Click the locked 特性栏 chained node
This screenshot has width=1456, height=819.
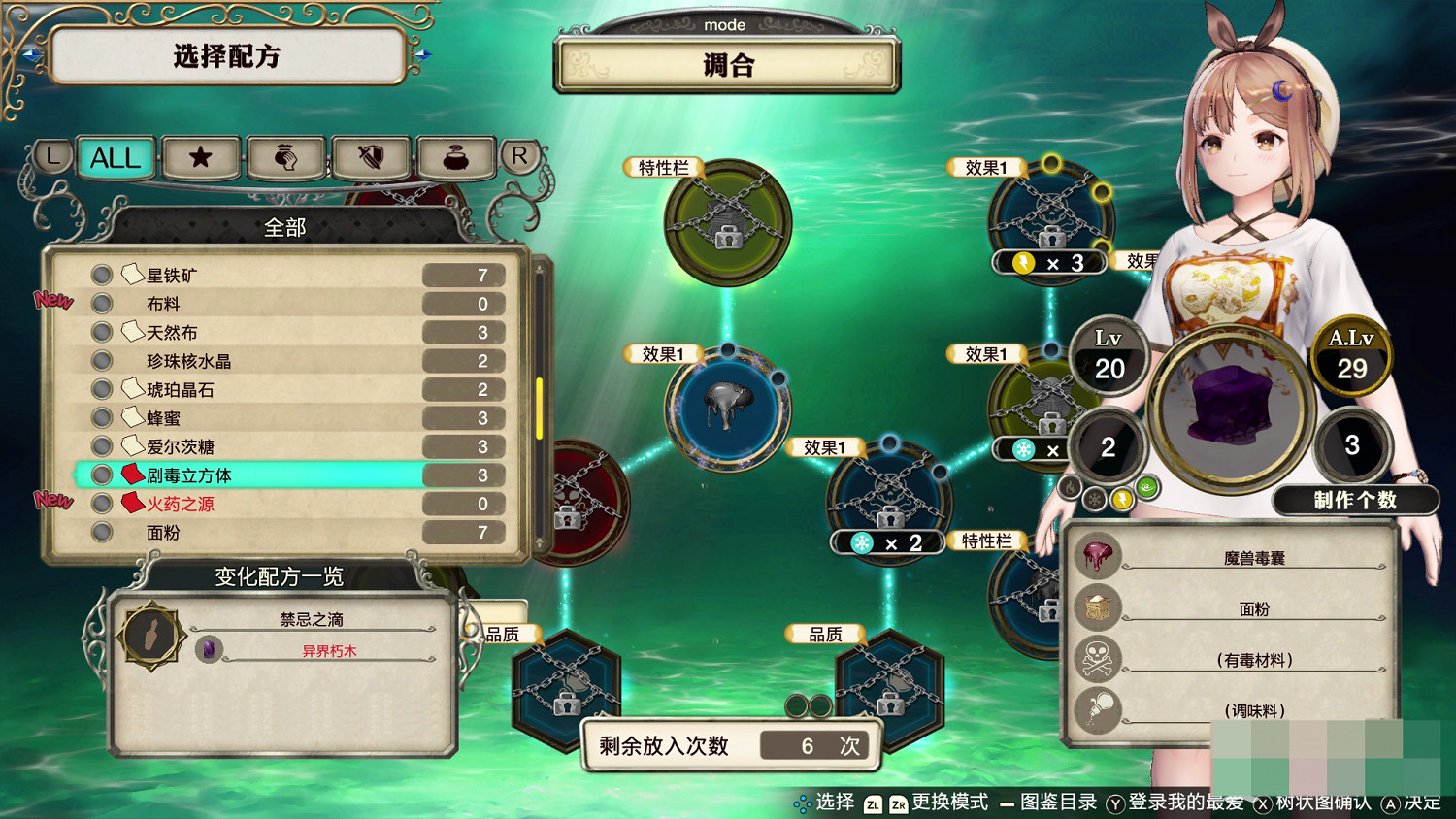(x=728, y=224)
